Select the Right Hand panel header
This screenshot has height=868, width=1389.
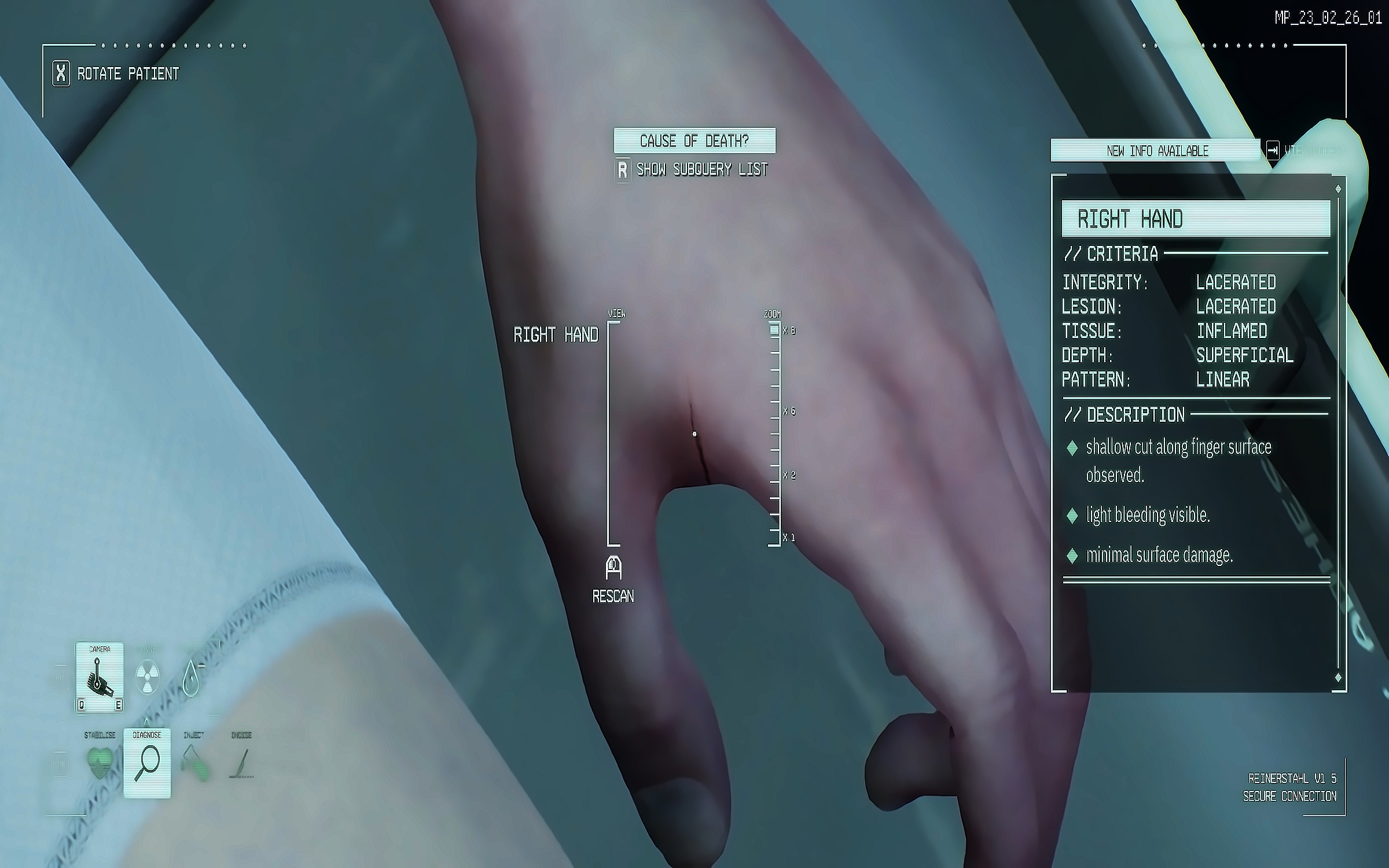[1196, 219]
